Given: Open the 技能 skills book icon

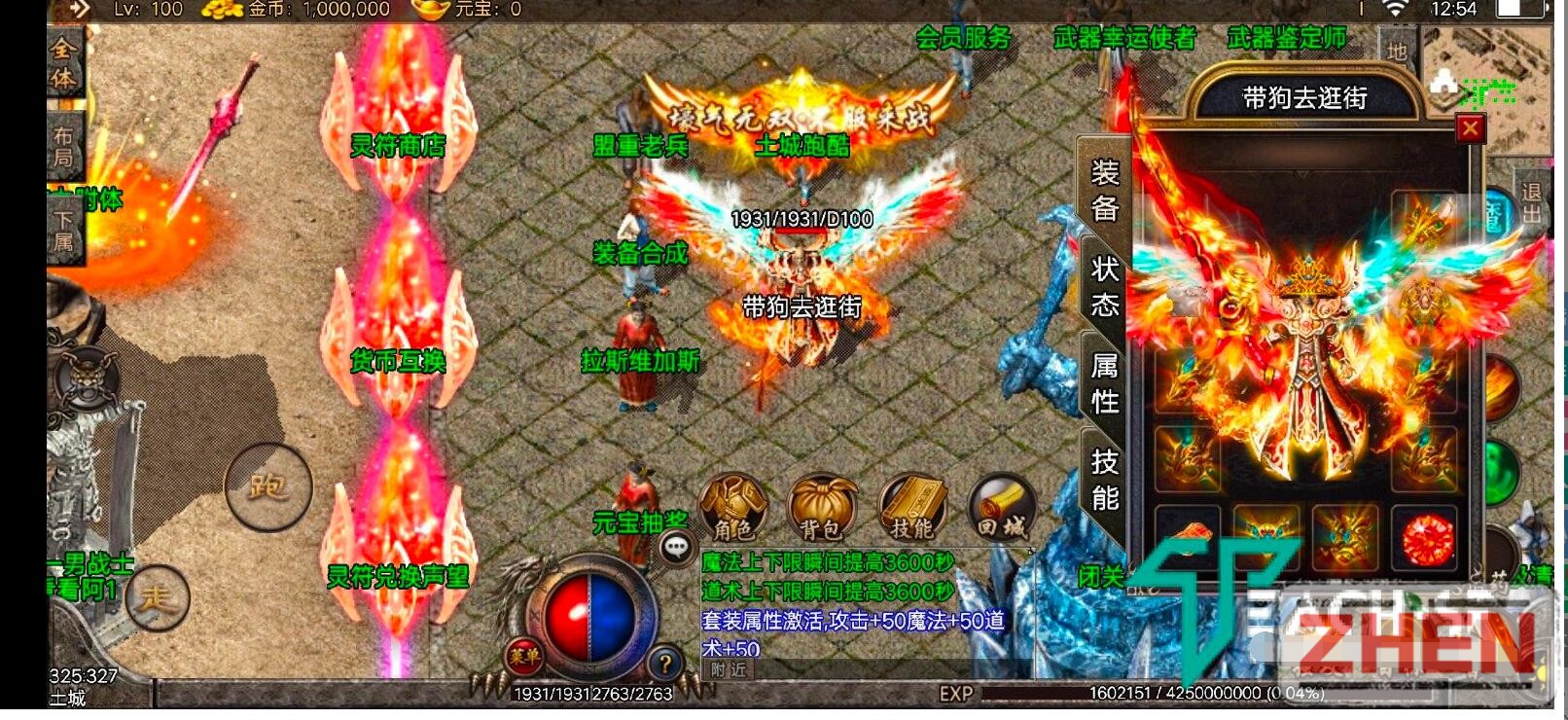Looking at the screenshot, I should click(x=911, y=506).
